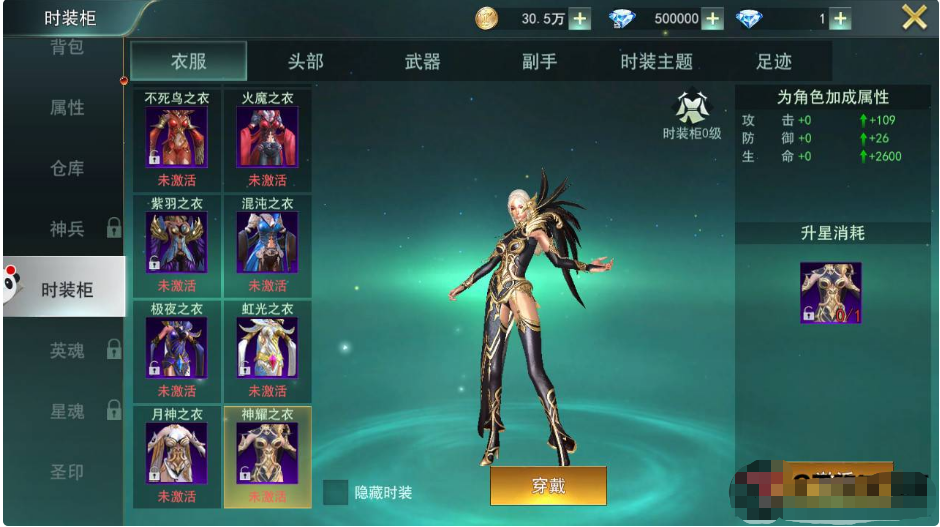Close the wardrobe window with the X
Screen dimensions: 940x527
914,17
